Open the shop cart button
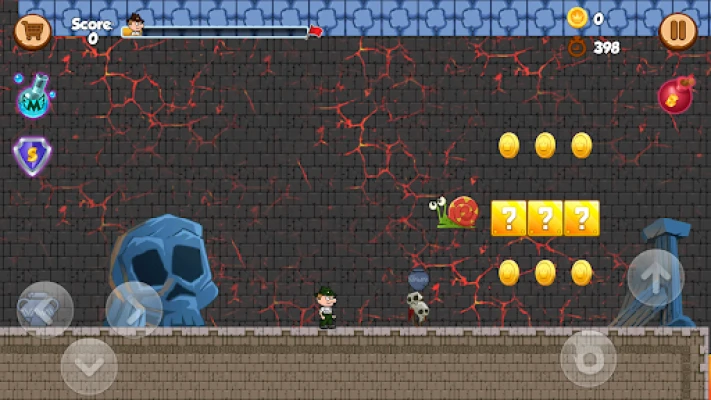This screenshot has height=400, width=711. pos(32,30)
